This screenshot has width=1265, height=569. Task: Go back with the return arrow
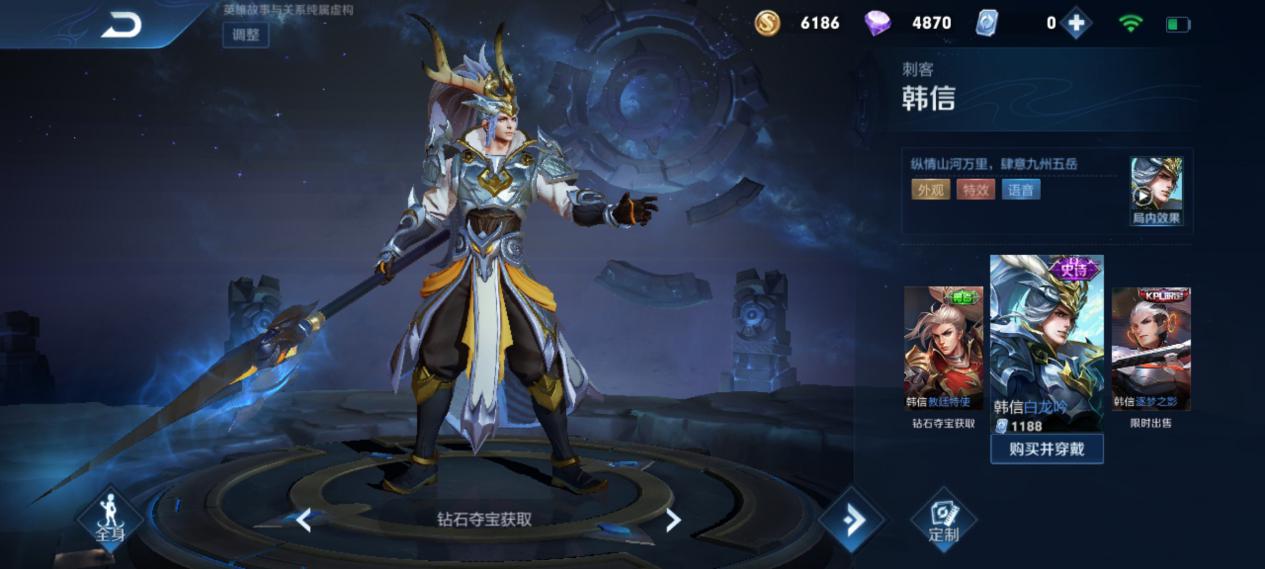(121, 25)
